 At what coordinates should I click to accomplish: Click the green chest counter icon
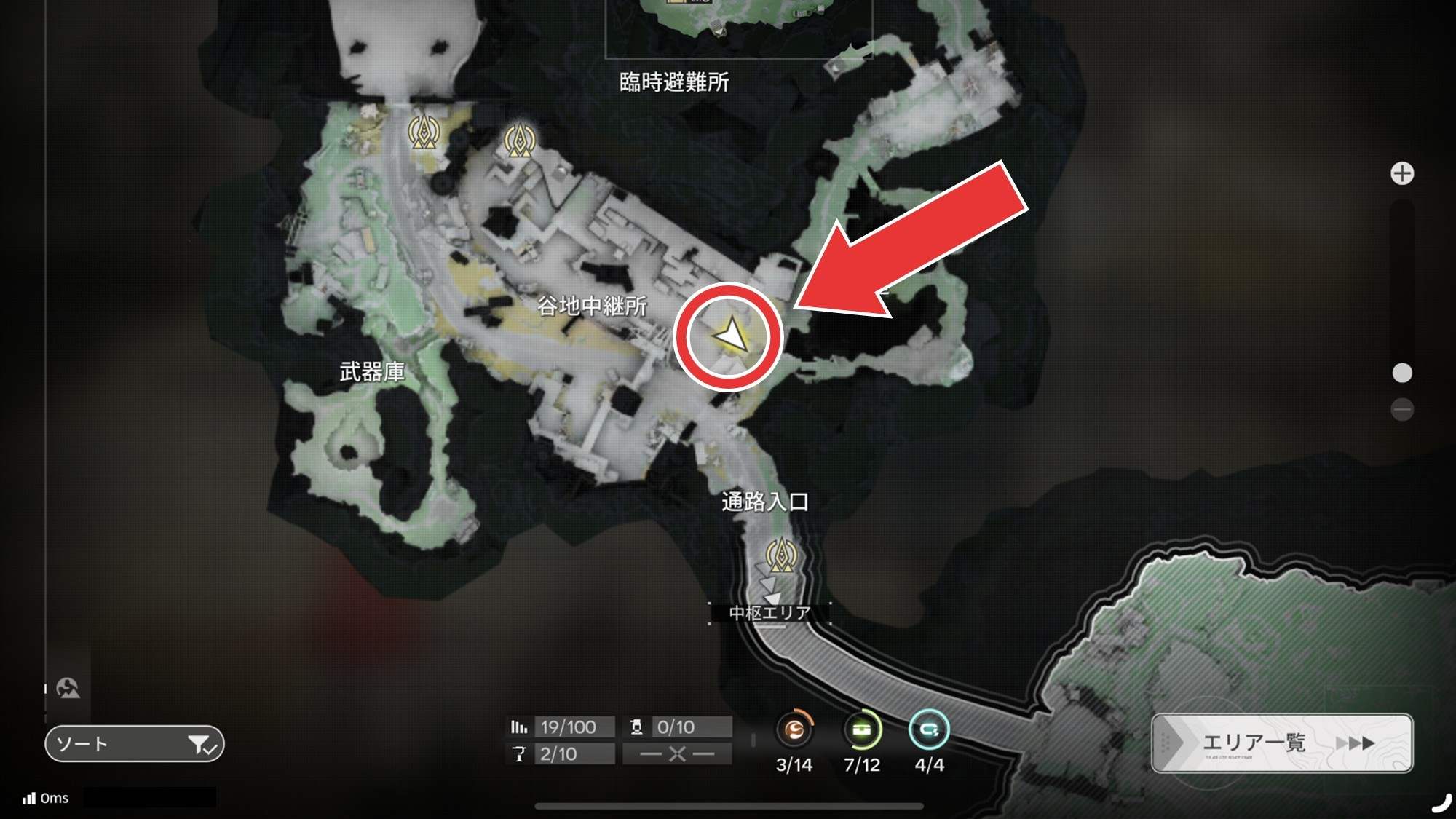click(862, 729)
